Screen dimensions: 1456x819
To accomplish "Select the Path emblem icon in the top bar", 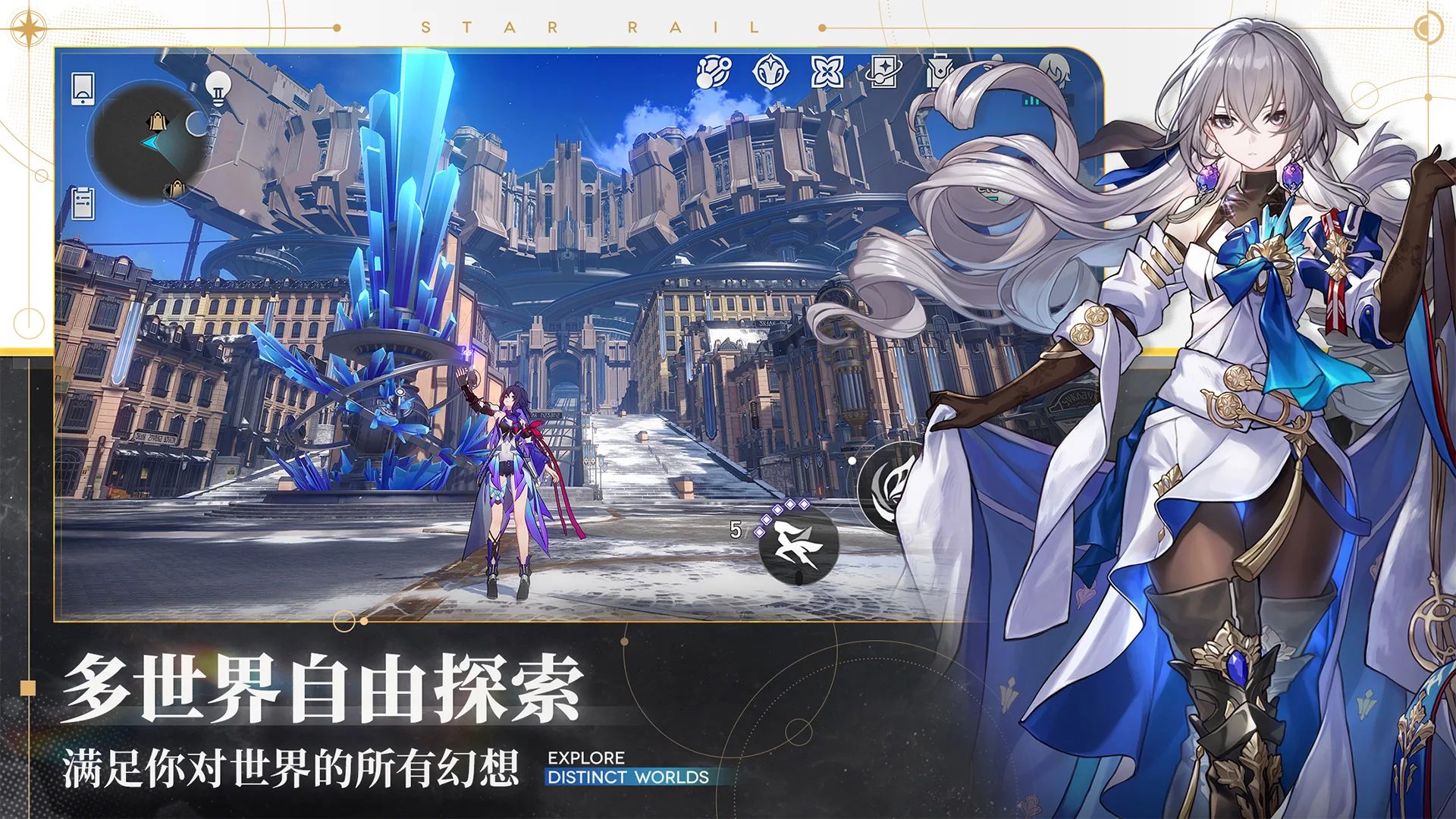I will [770, 70].
